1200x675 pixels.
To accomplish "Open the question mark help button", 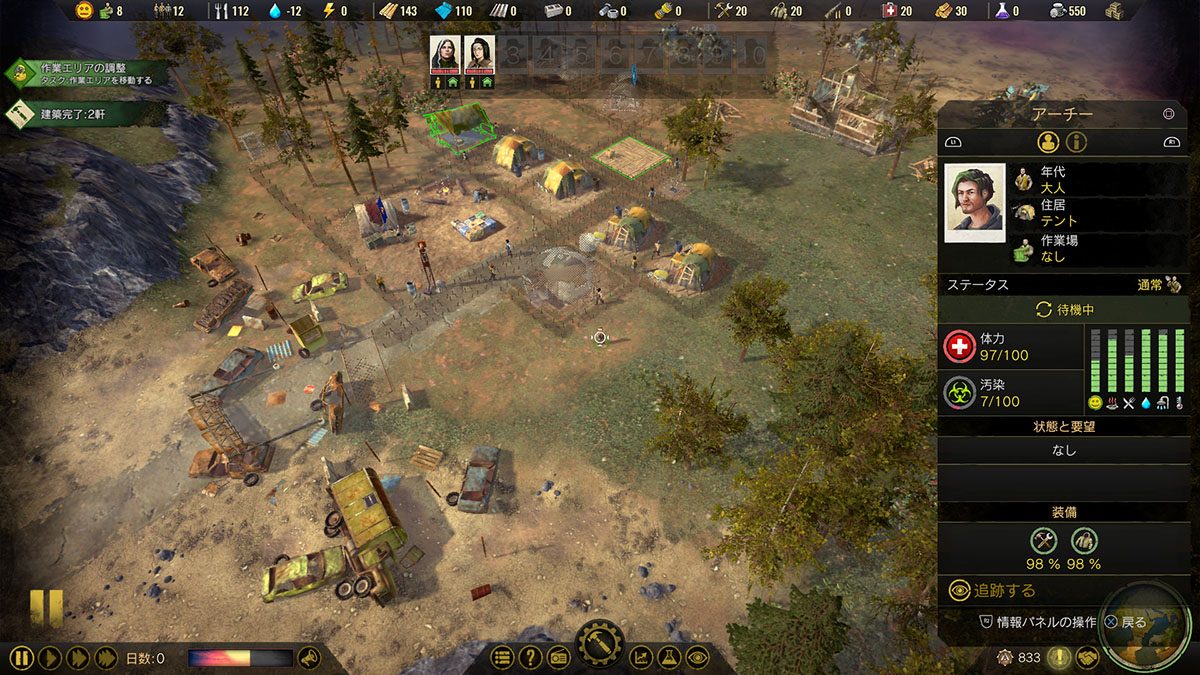I will click(x=531, y=658).
